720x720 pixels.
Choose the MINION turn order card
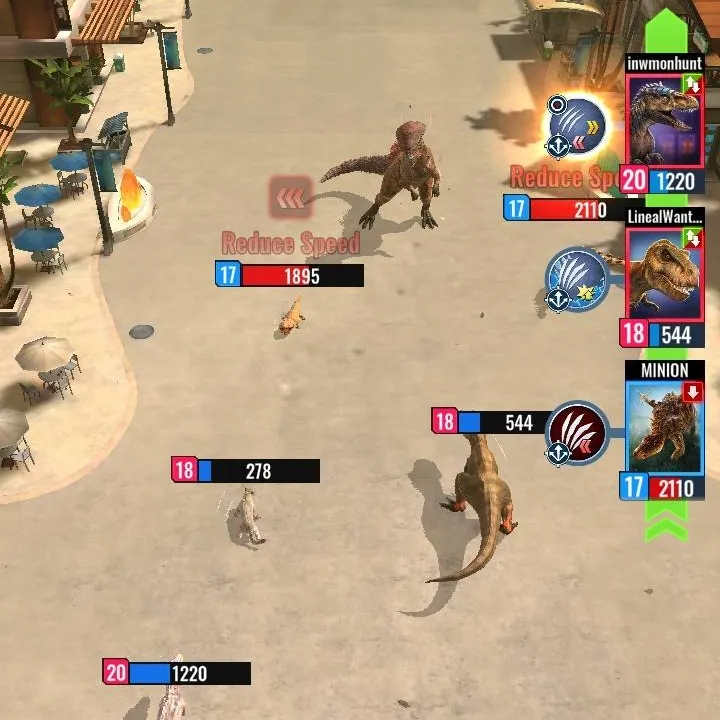click(664, 428)
